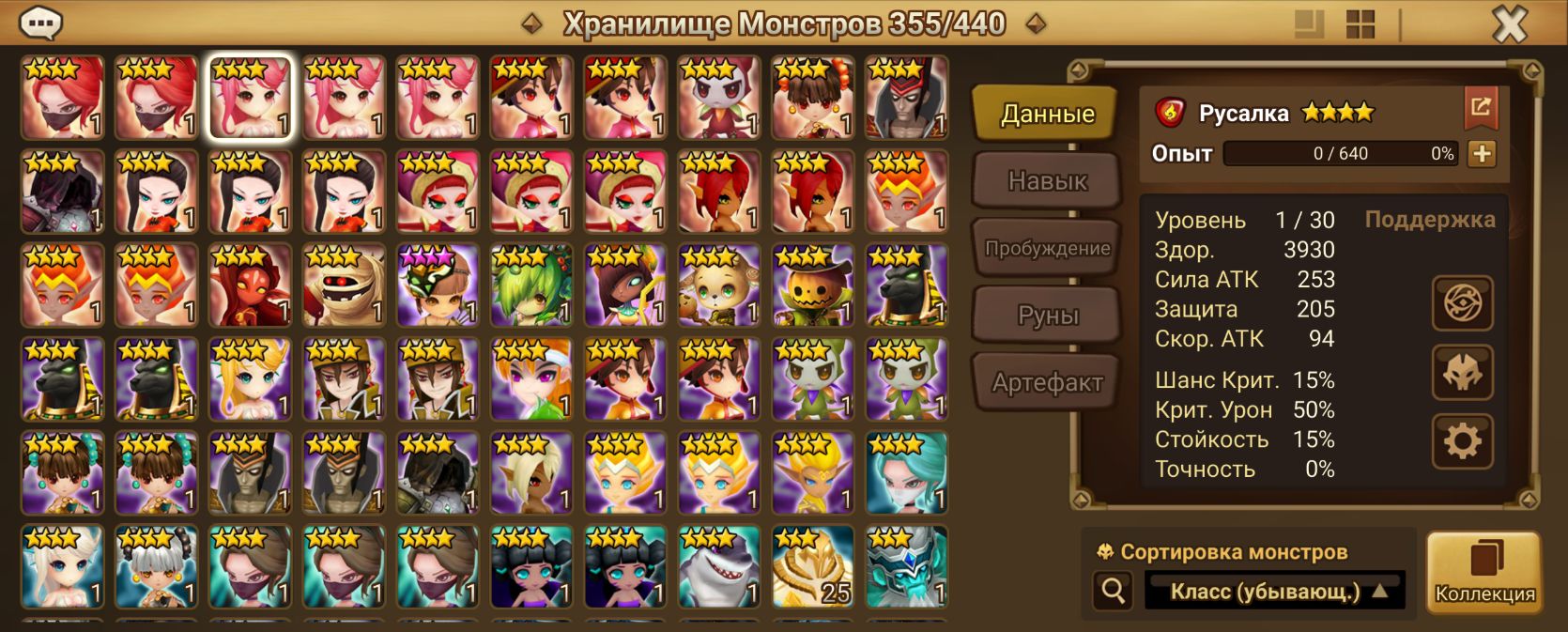Select the pumpkin-head monster tile
Viewport: 1568px width, 632px height.
click(813, 285)
